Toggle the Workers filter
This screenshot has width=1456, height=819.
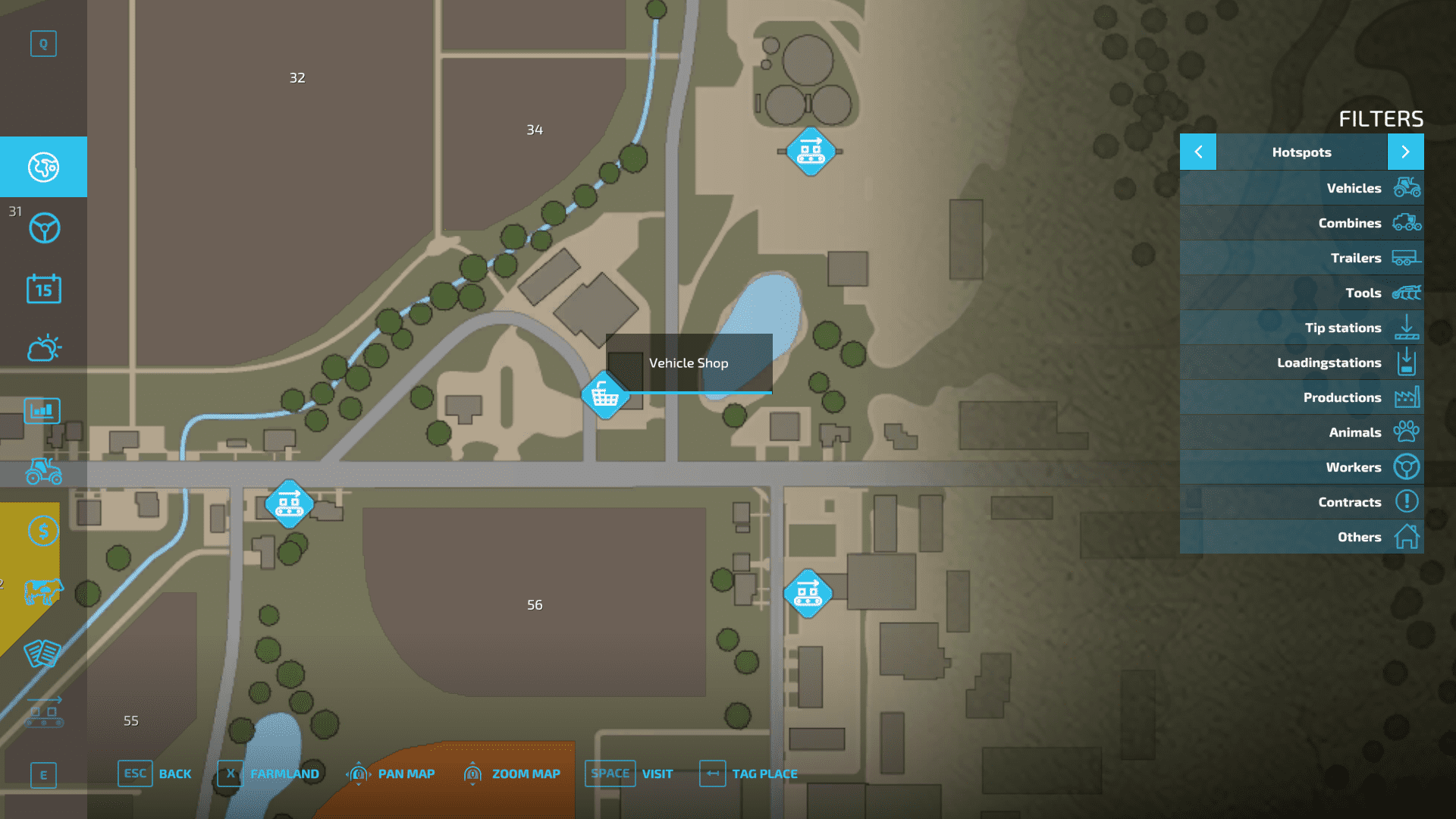click(x=1301, y=467)
